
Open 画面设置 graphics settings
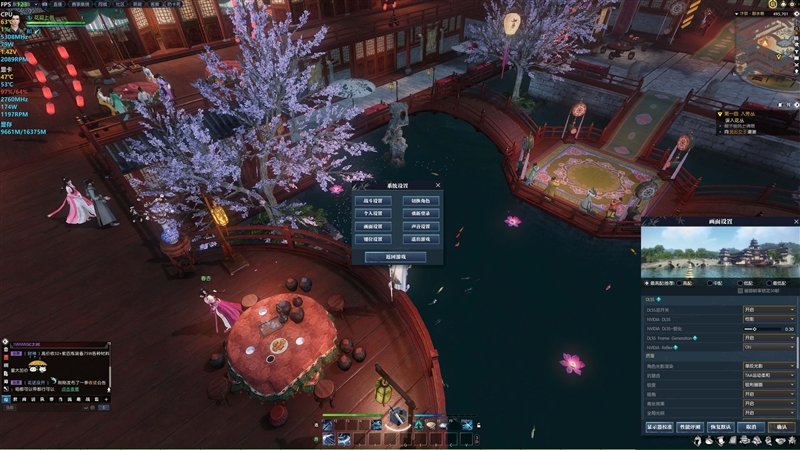pos(373,227)
